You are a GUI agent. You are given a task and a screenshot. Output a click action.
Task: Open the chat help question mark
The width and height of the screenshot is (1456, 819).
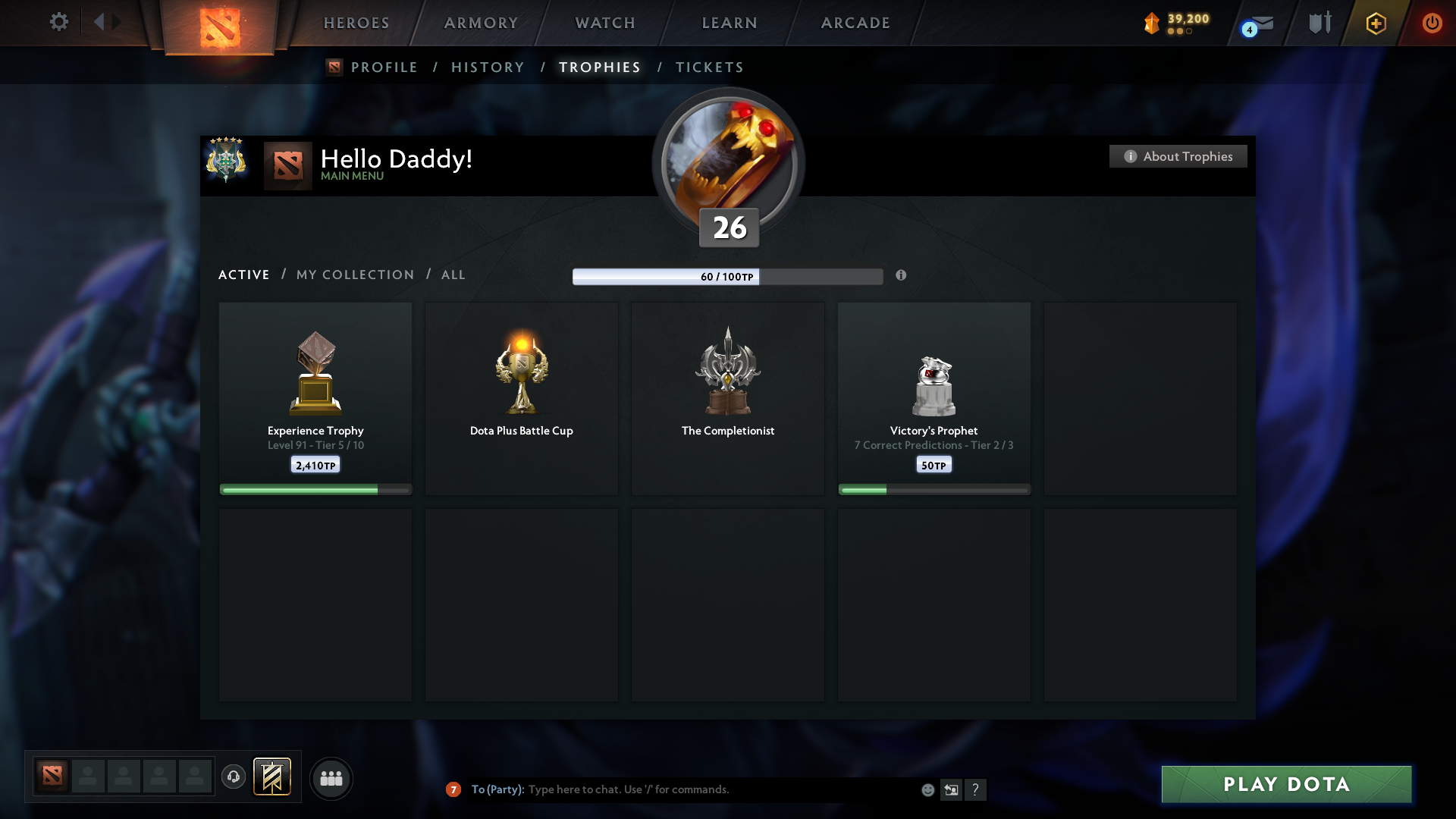(x=977, y=789)
